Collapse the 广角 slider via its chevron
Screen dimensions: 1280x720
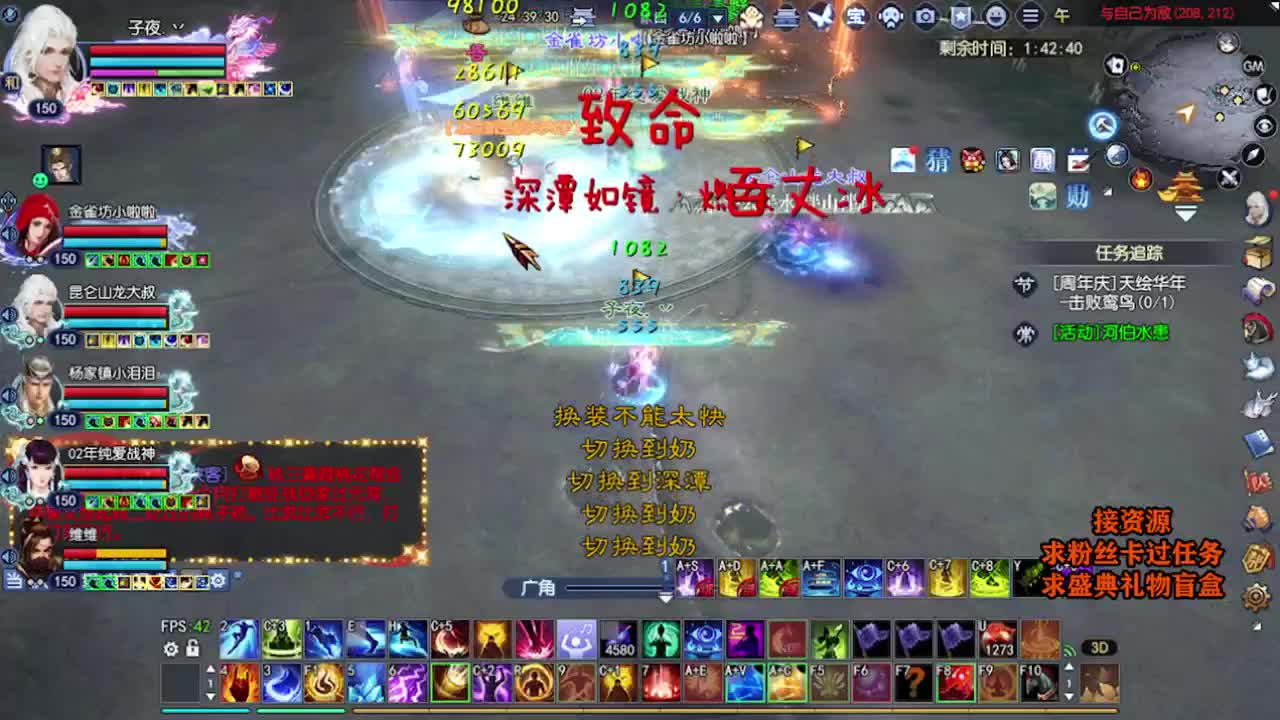(x=666, y=598)
